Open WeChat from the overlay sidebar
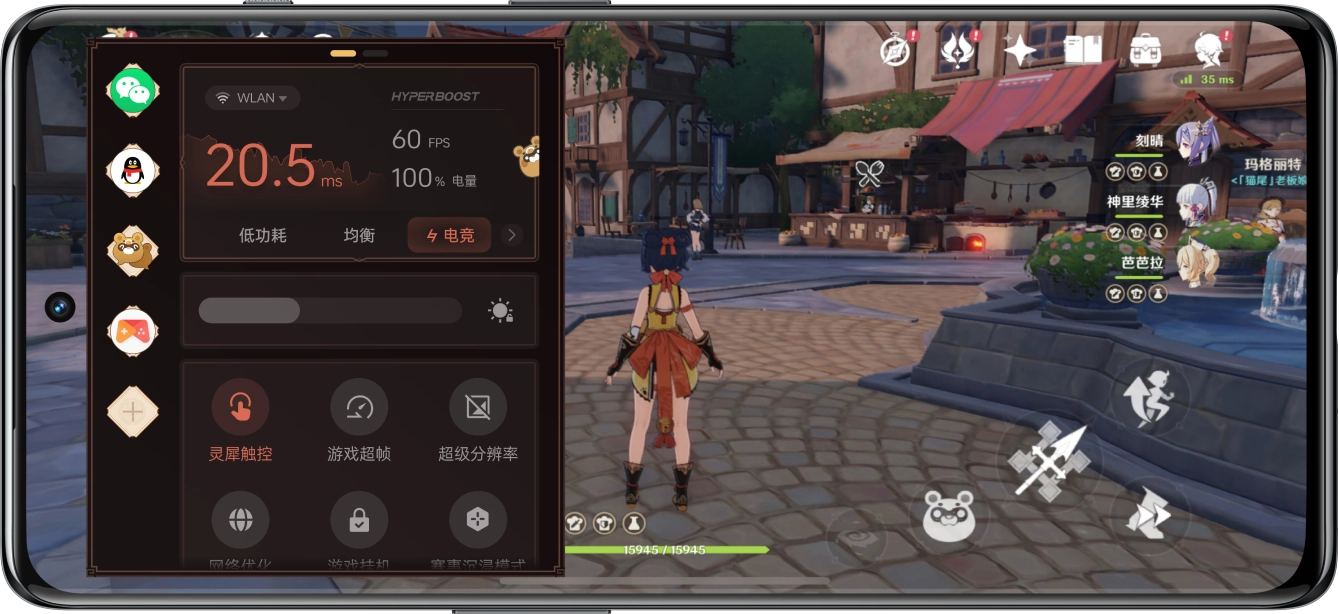 (x=133, y=89)
